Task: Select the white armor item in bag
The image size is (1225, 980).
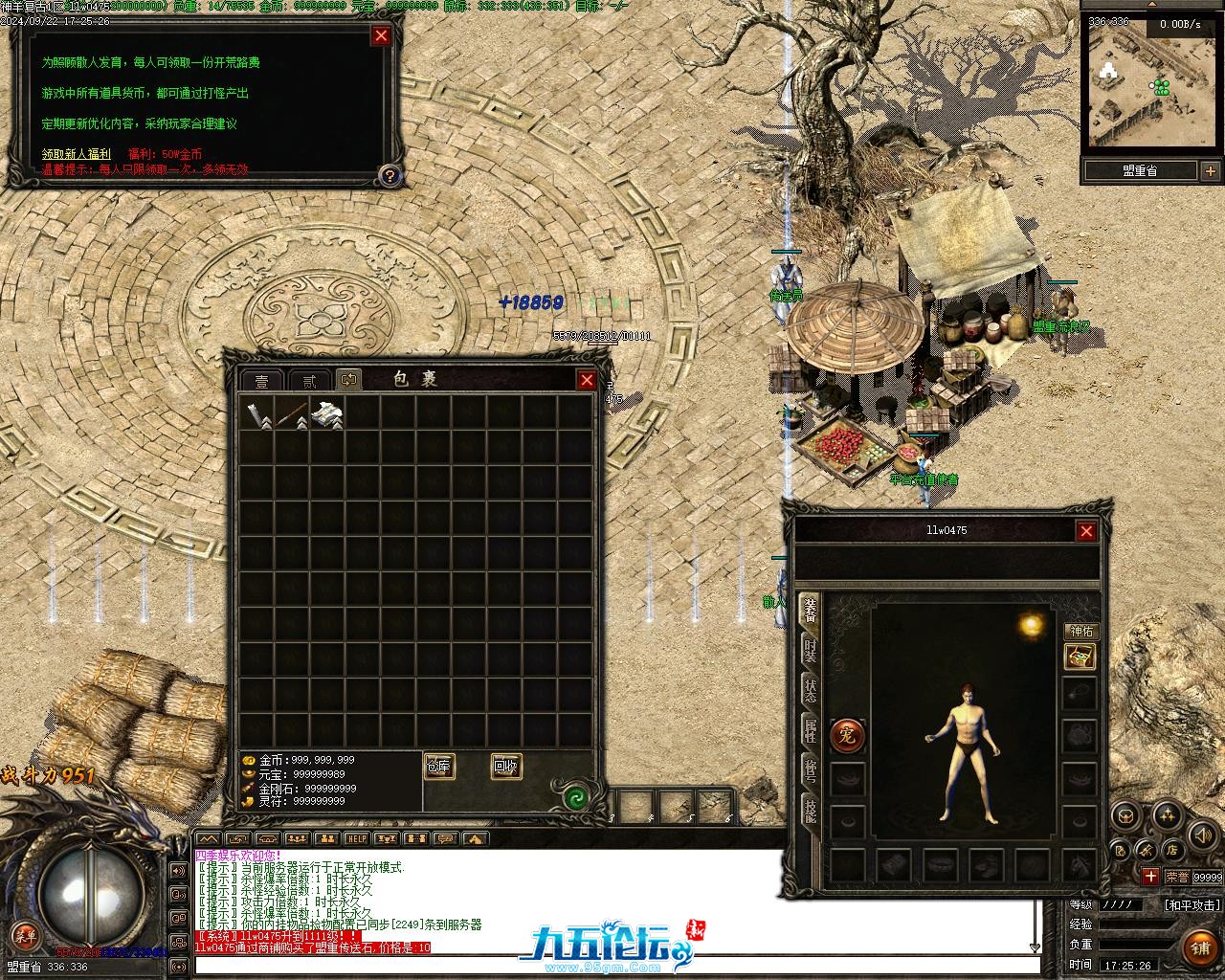Action: 326,413
